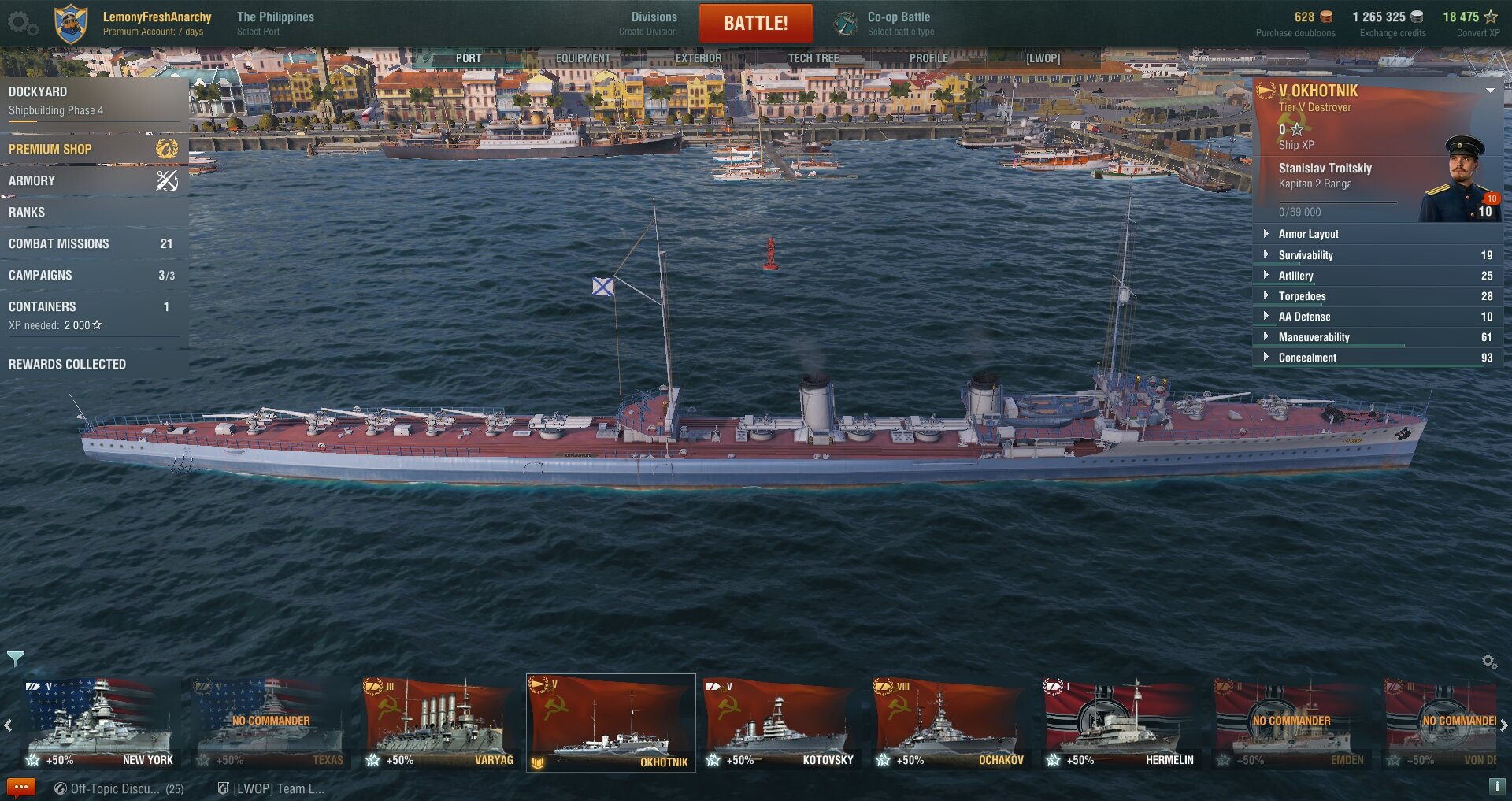
Task: Open the Tech Tree tab
Action: pyautogui.click(x=813, y=58)
